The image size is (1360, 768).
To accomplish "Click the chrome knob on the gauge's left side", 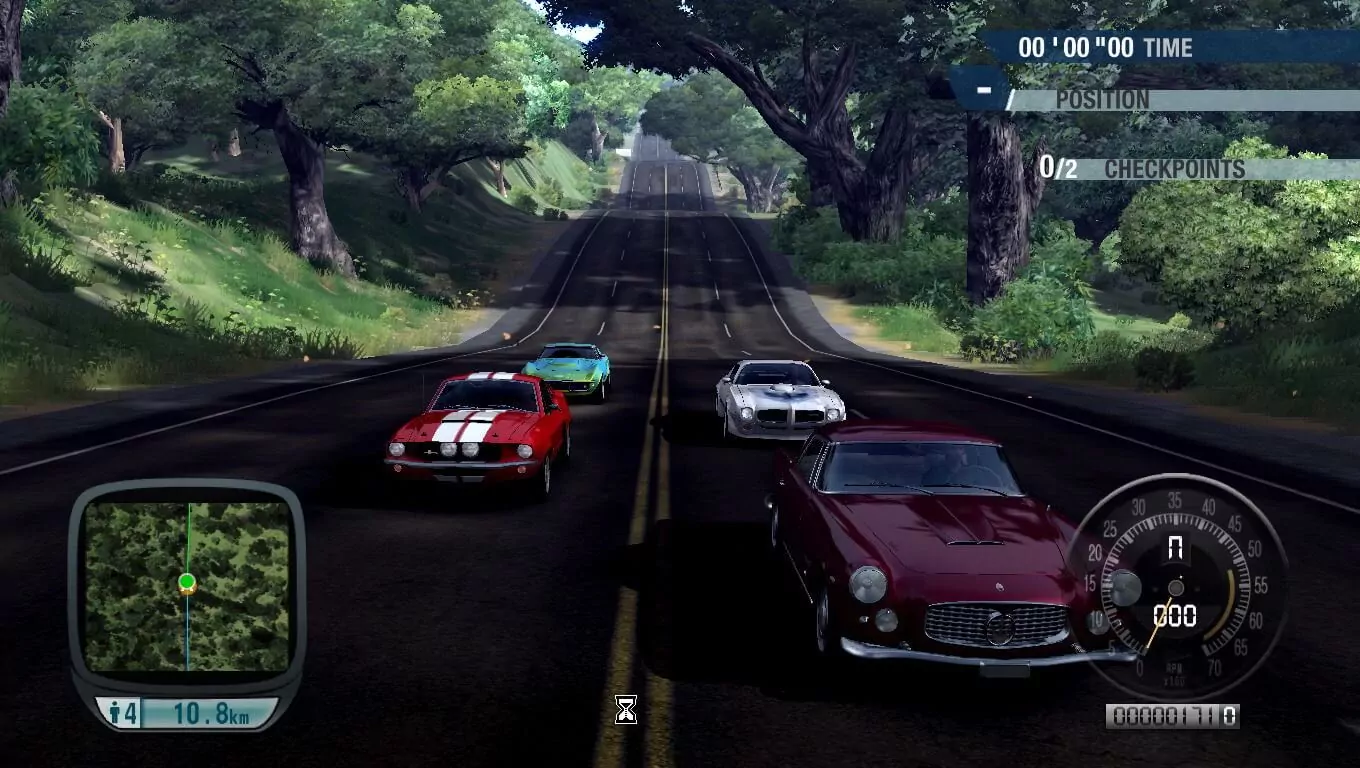I will pyautogui.click(x=1126, y=587).
